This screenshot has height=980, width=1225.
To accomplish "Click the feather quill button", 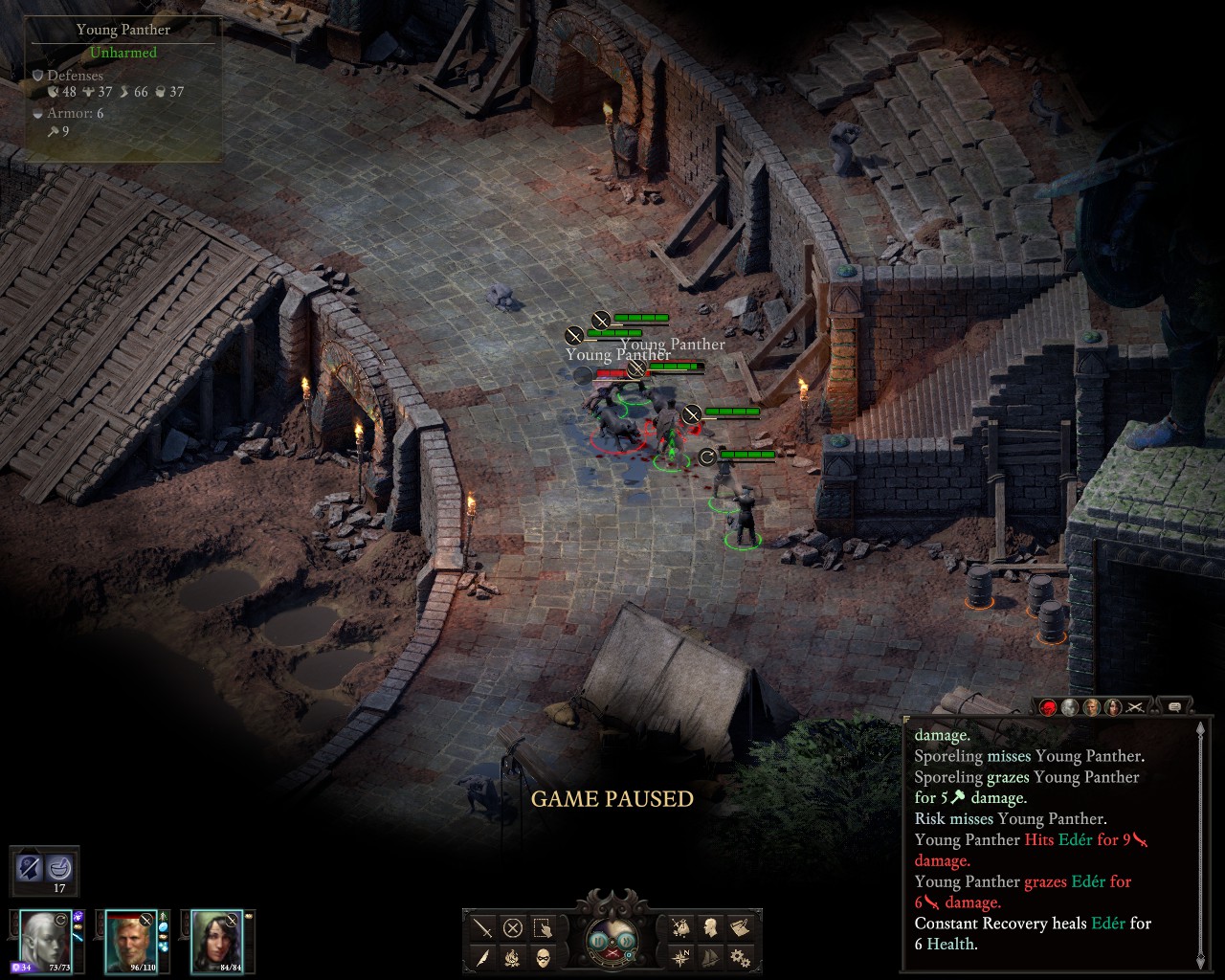I will pyautogui.click(x=482, y=957).
